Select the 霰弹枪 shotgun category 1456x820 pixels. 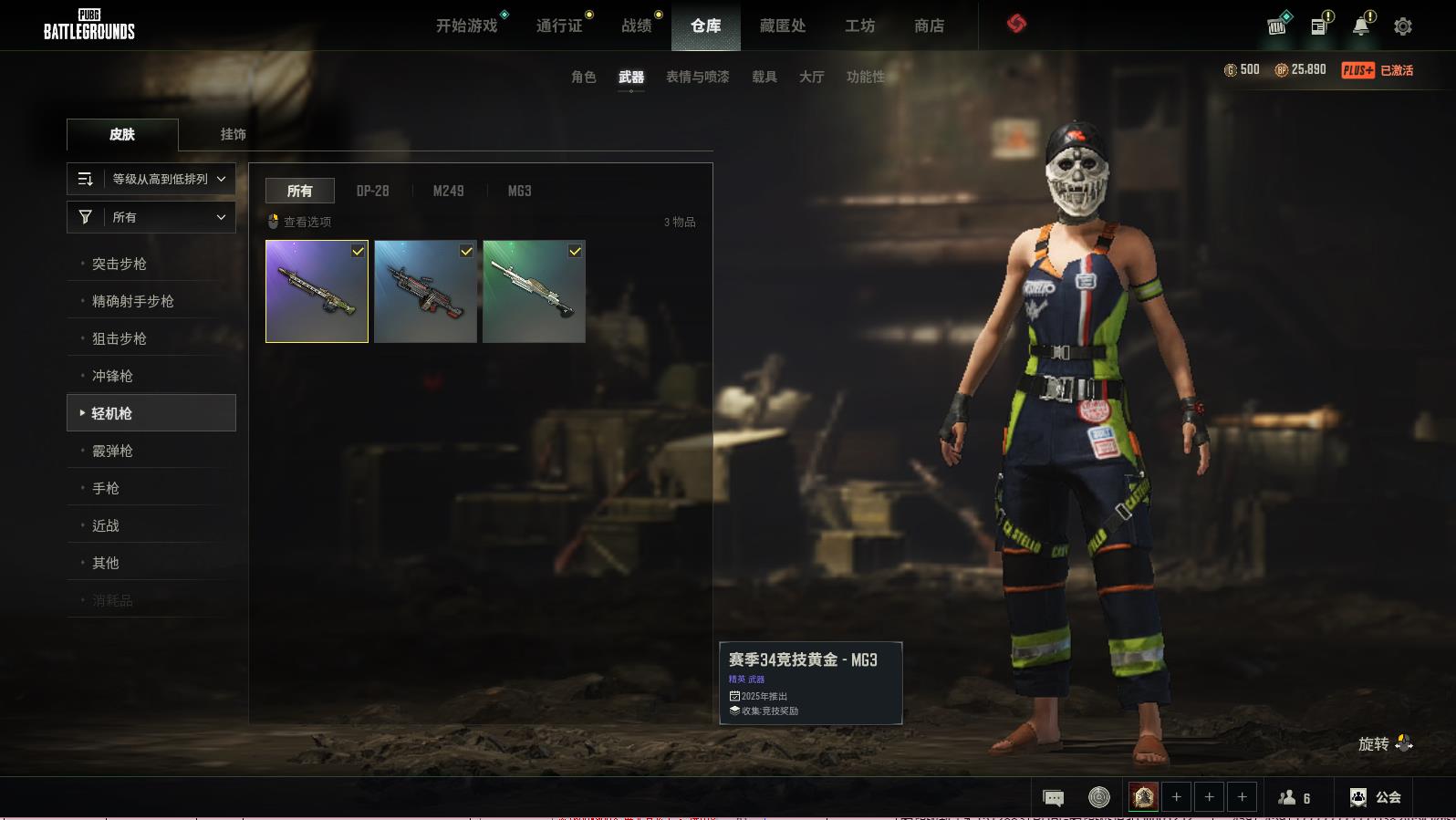113,451
